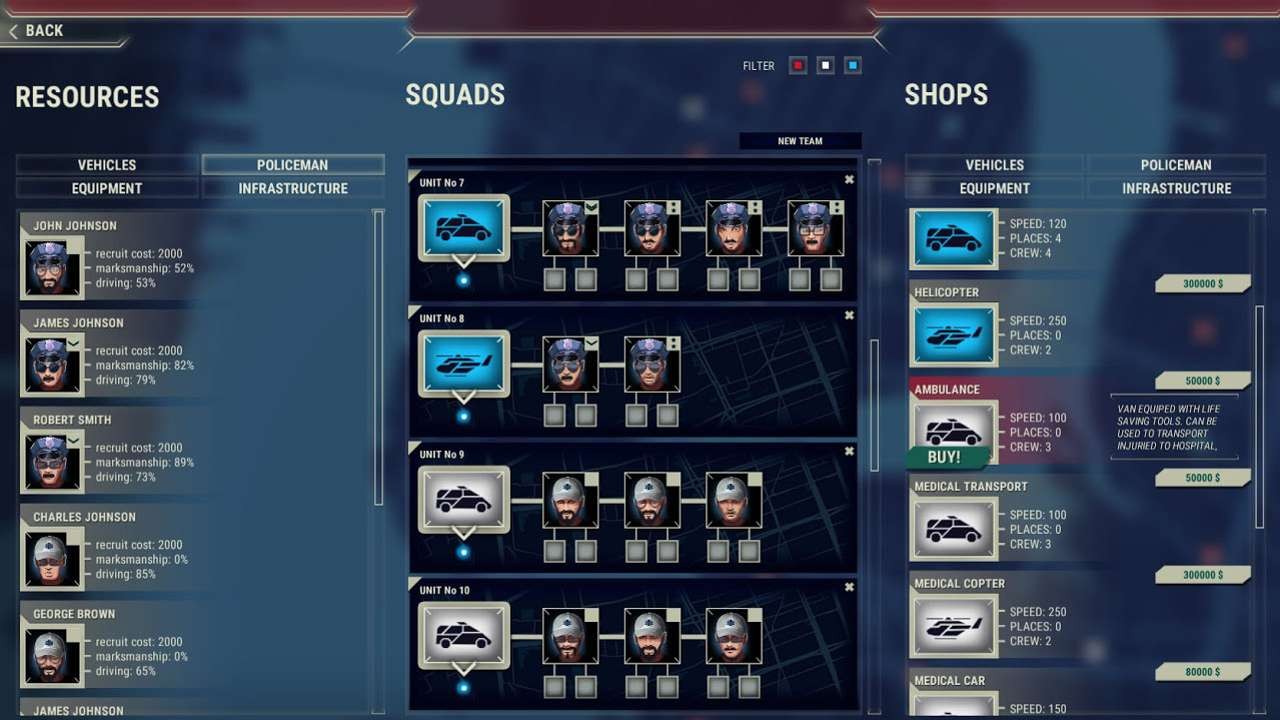Toggle the blue filter square
Screen dimensions: 1280x720
tap(852, 66)
